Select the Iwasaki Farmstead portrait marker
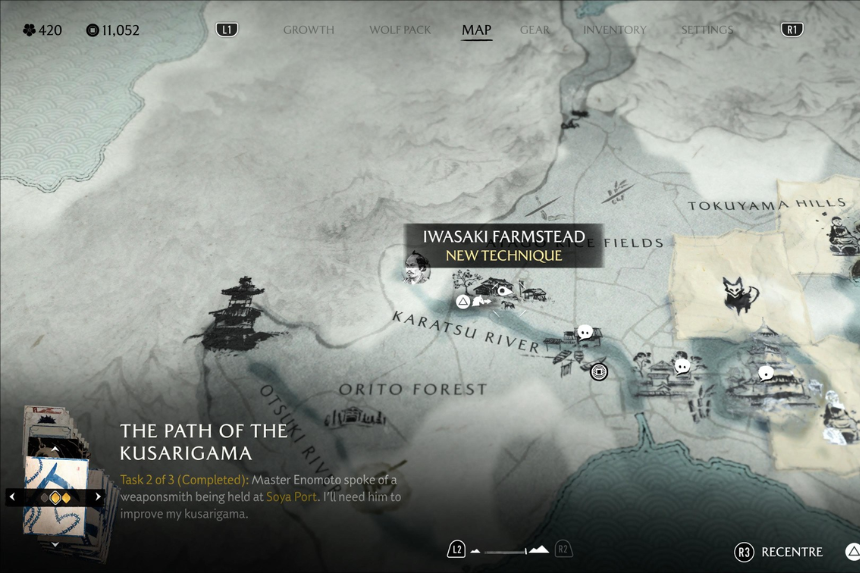The width and height of the screenshot is (860, 573). 417,268
